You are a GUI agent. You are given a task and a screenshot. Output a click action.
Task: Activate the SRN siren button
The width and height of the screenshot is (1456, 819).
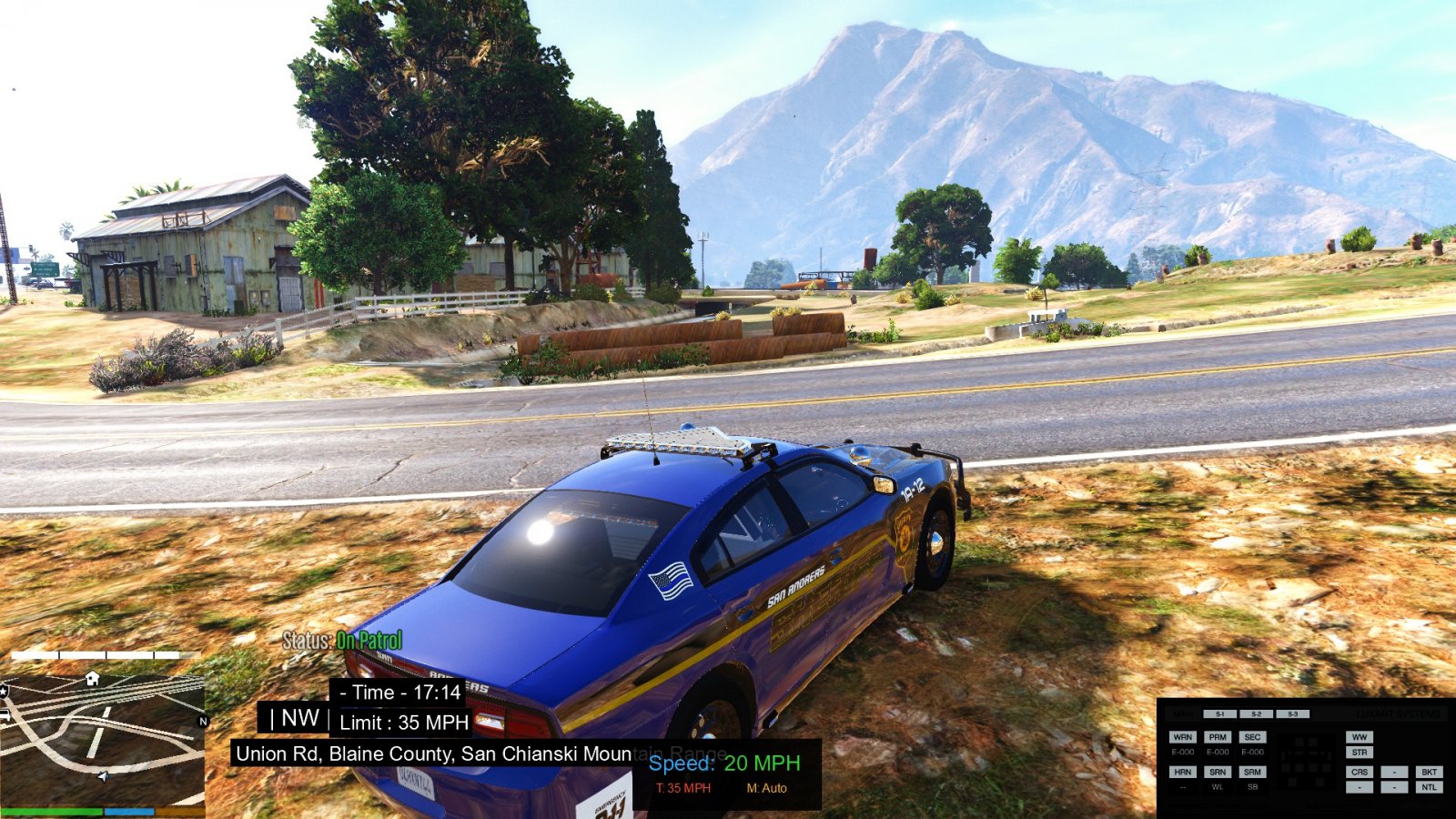tap(1218, 772)
